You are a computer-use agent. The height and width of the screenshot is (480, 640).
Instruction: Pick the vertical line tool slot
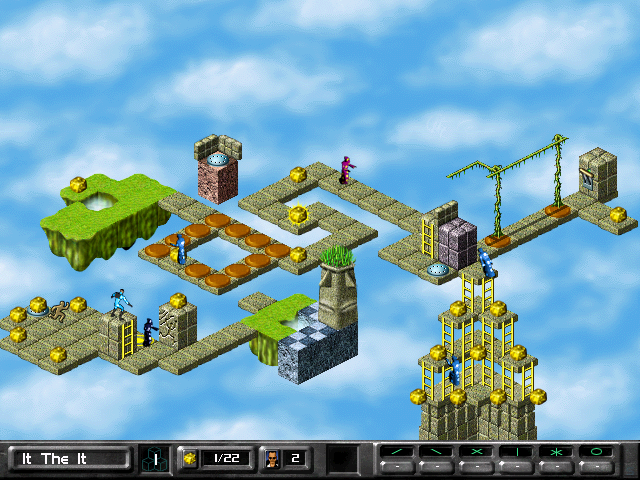point(518,453)
